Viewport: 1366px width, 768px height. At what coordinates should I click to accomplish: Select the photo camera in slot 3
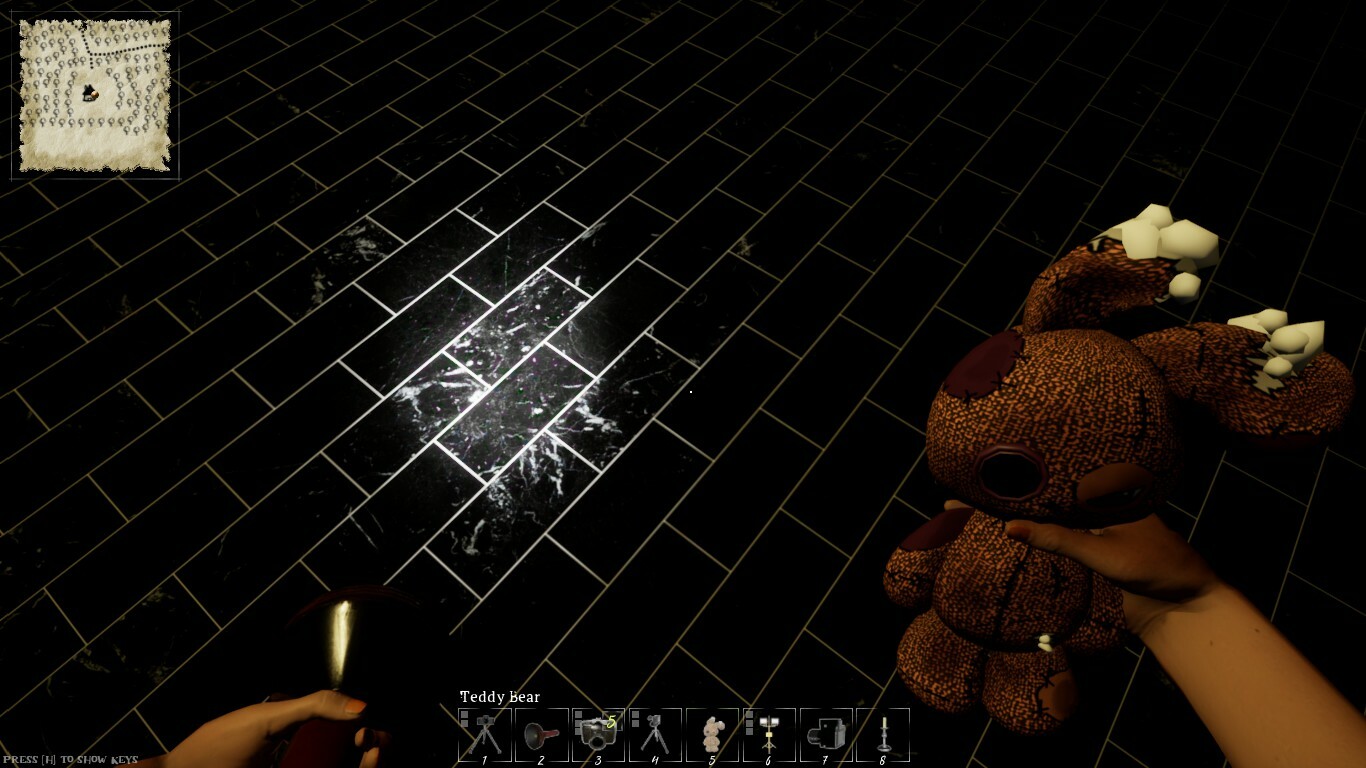pyautogui.click(x=598, y=733)
